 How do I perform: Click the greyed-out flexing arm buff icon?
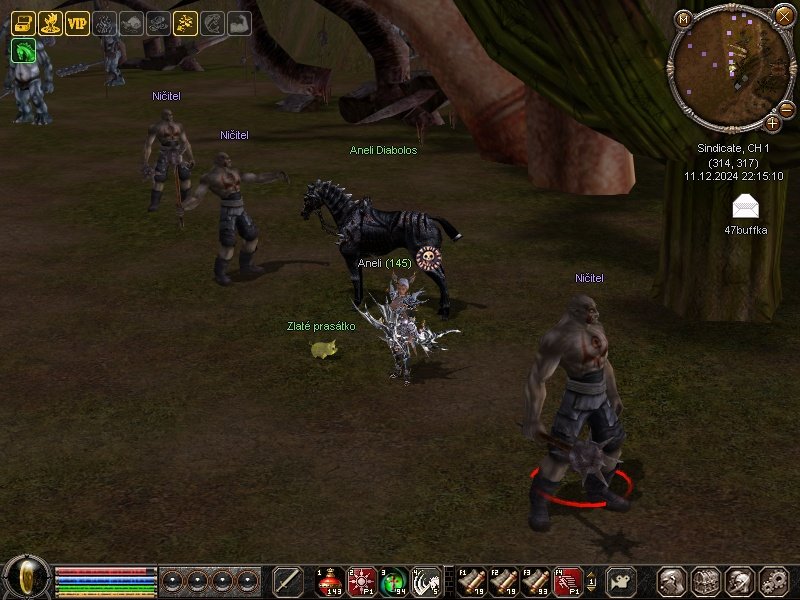[239, 23]
